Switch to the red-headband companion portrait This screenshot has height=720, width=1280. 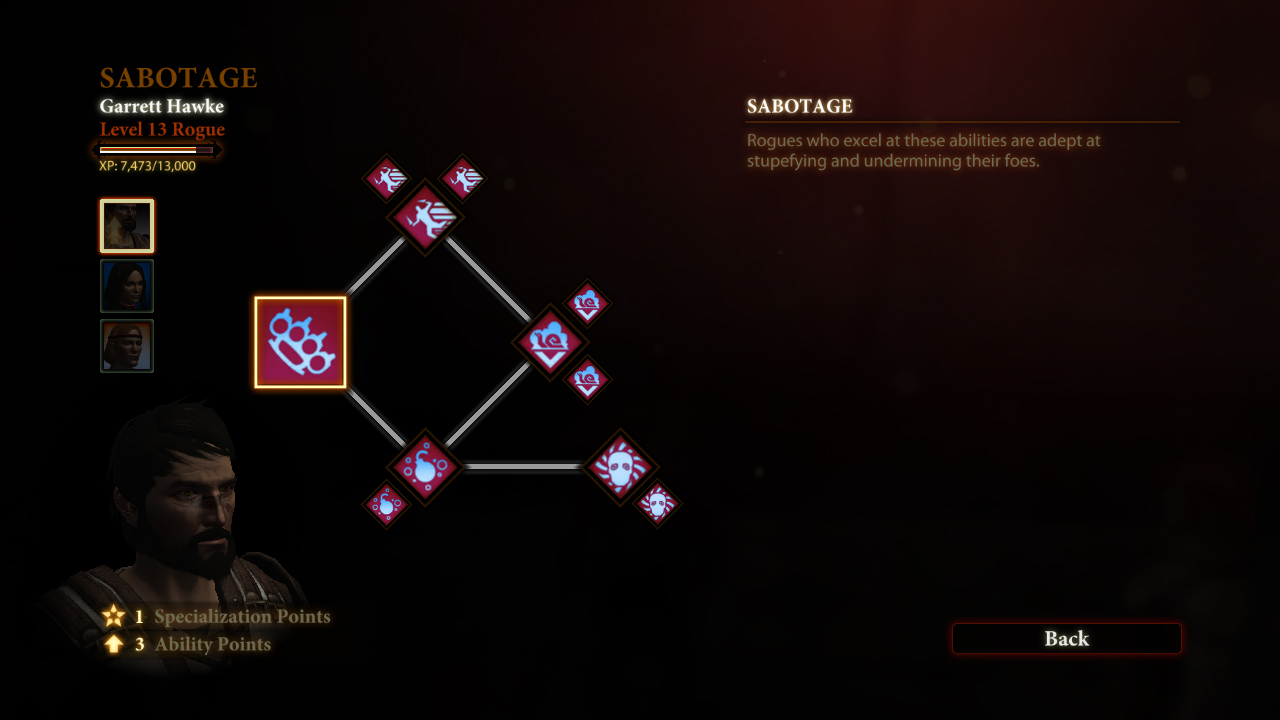127,346
